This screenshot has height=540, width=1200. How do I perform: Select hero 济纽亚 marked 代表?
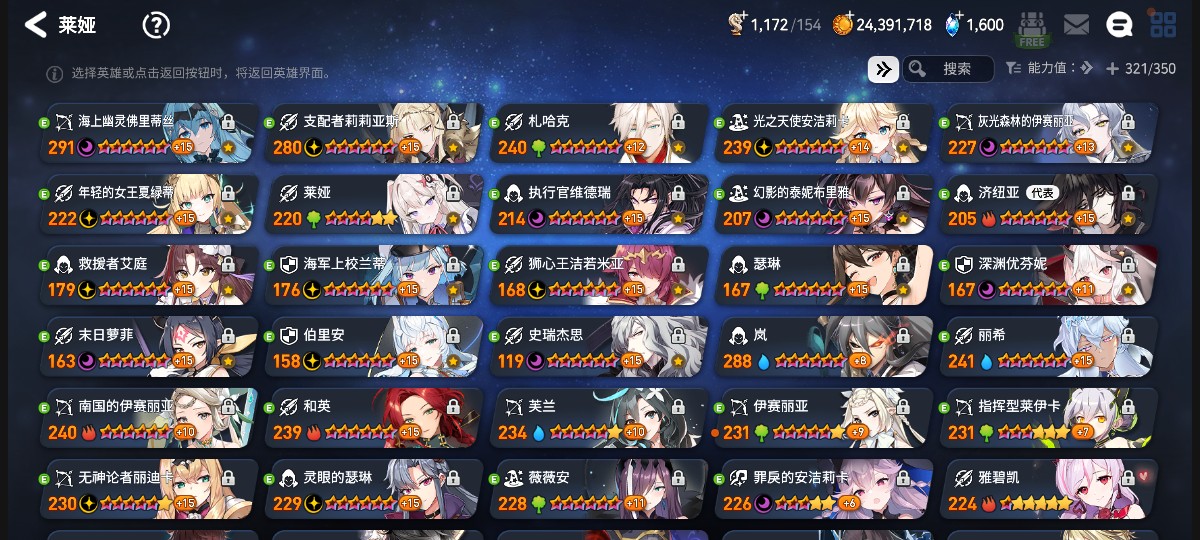(x=1050, y=205)
